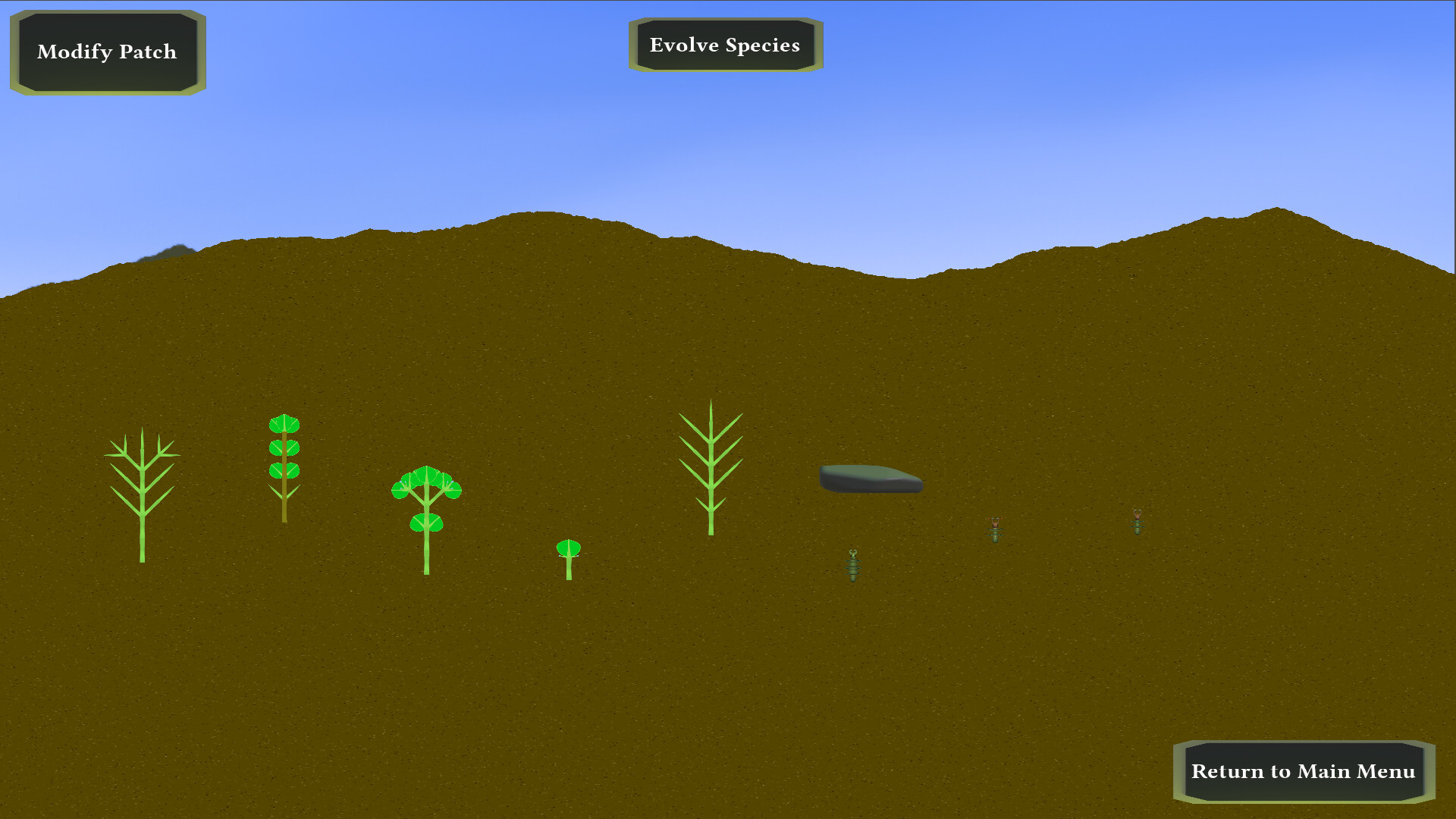Click the trunk of the umbrella-canopy tree
Viewport: 1456px width, 819px height.
pos(427,546)
